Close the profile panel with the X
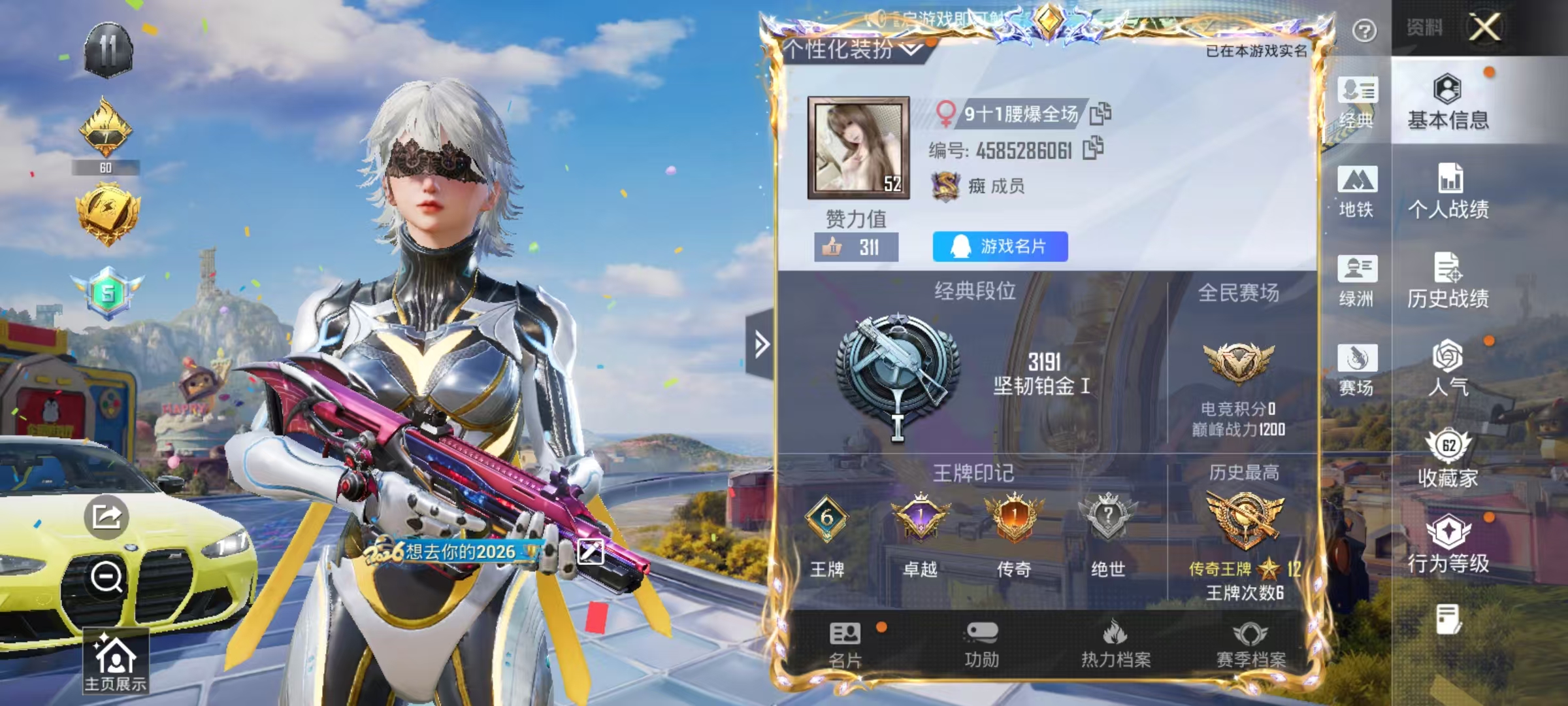Image resolution: width=1568 pixels, height=706 pixels. click(1484, 27)
